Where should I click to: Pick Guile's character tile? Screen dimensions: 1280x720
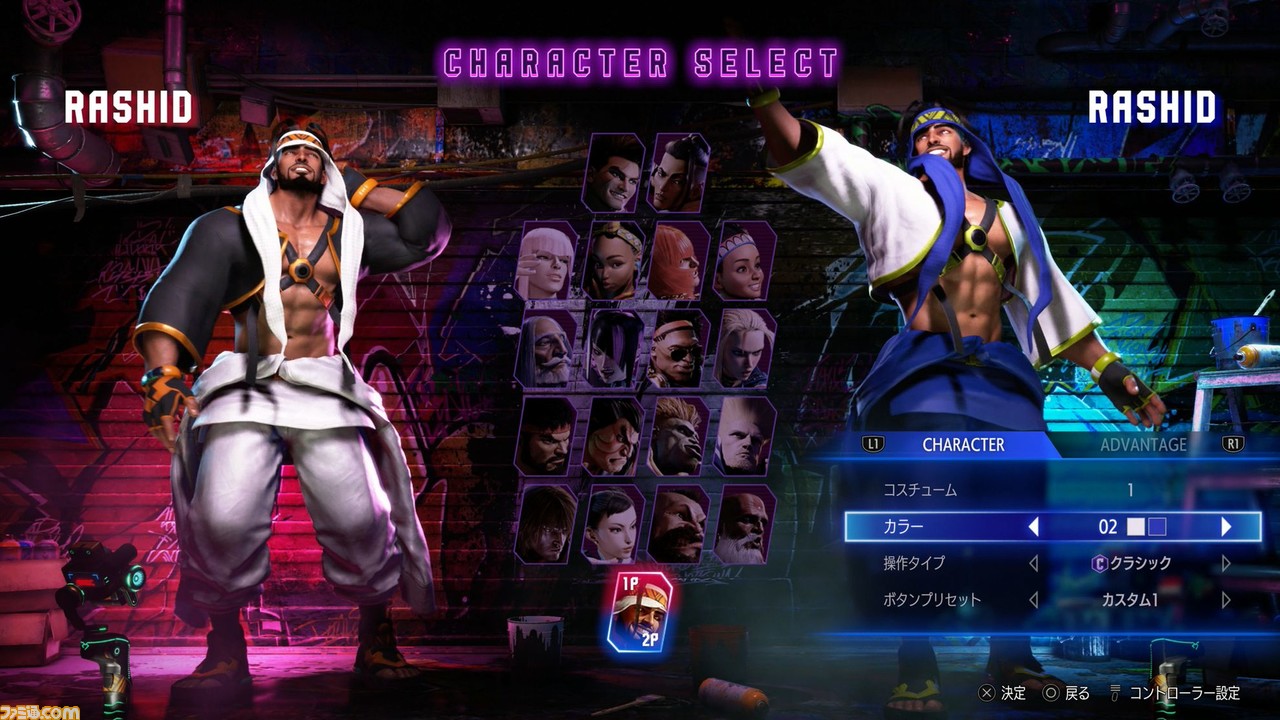(x=744, y=436)
